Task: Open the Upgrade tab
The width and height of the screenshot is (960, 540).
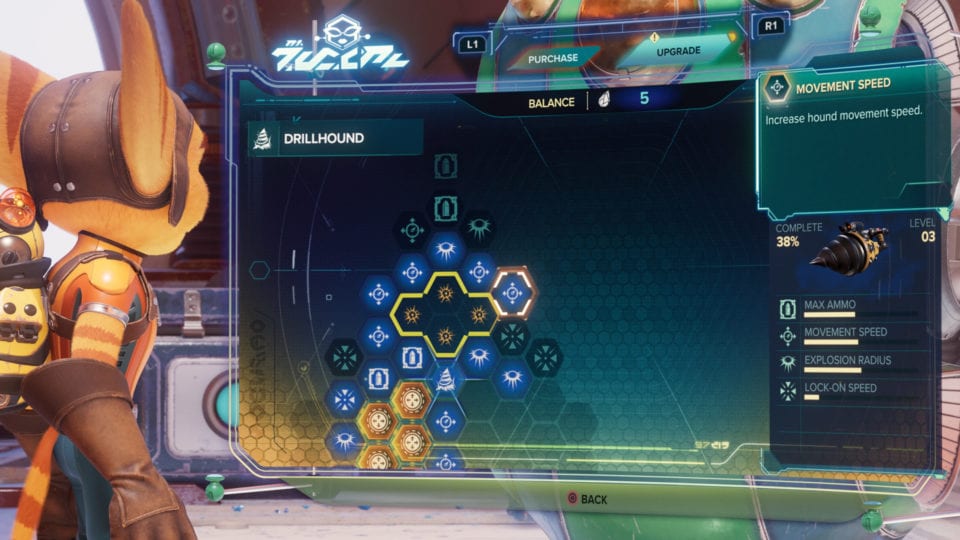Action: coord(678,51)
